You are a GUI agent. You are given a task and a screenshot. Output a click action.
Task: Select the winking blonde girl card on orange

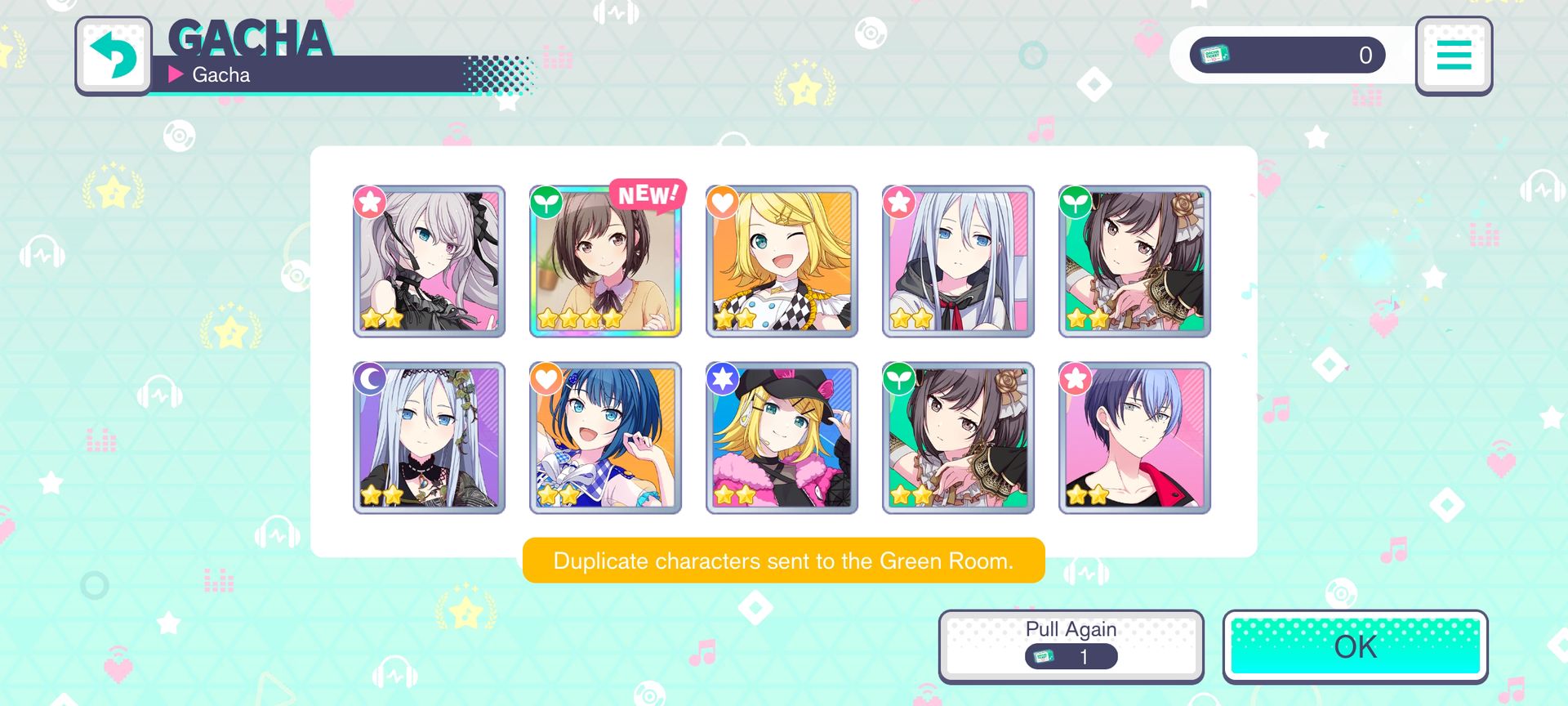[782, 261]
